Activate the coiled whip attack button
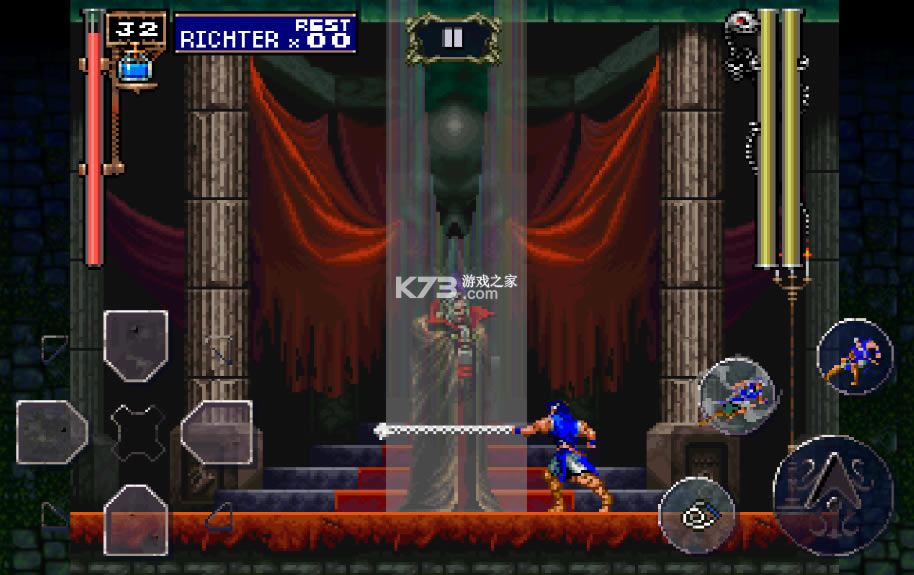This screenshot has height=575, width=914. tap(697, 516)
